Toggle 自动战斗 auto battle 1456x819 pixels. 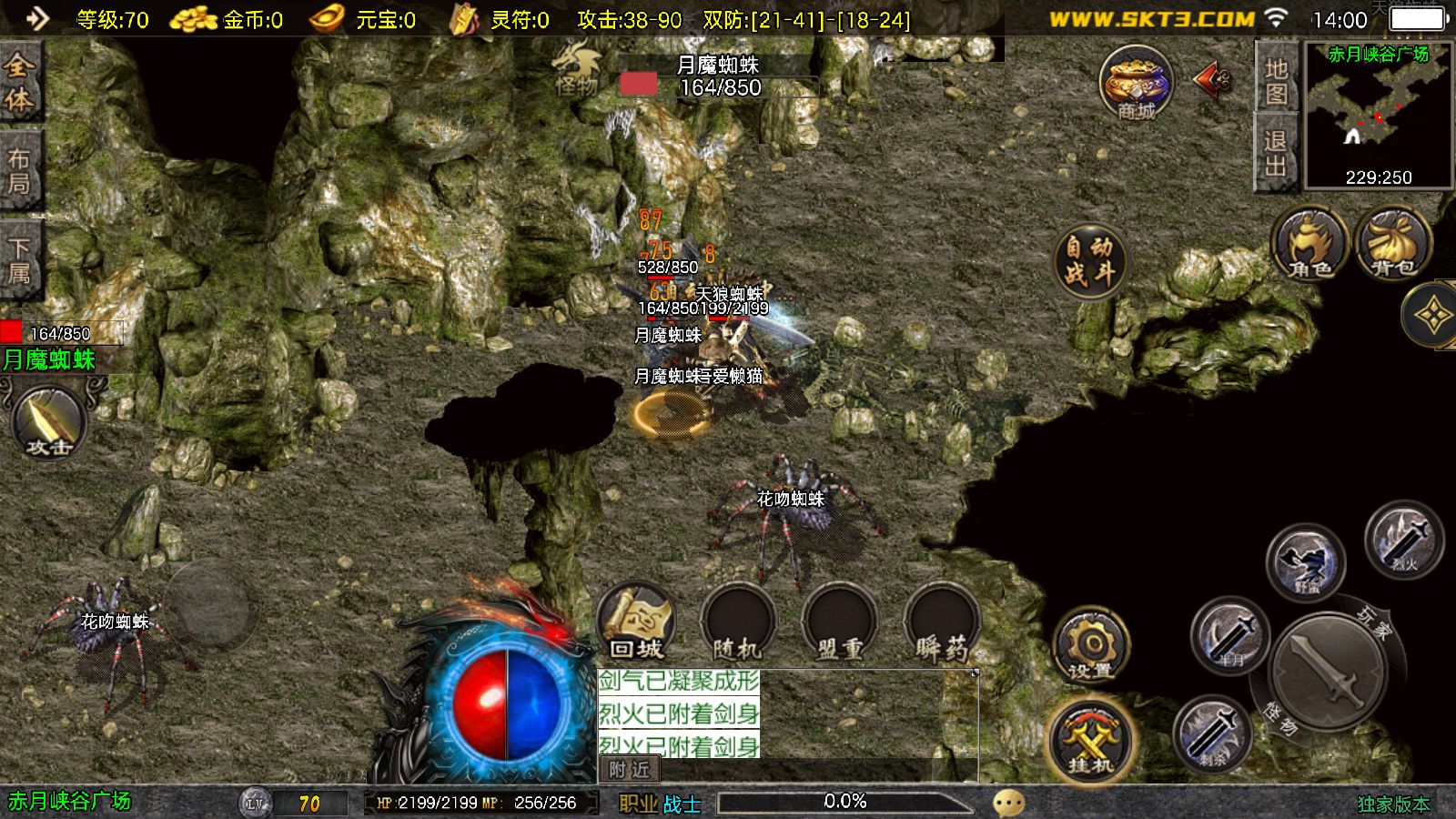[1090, 260]
